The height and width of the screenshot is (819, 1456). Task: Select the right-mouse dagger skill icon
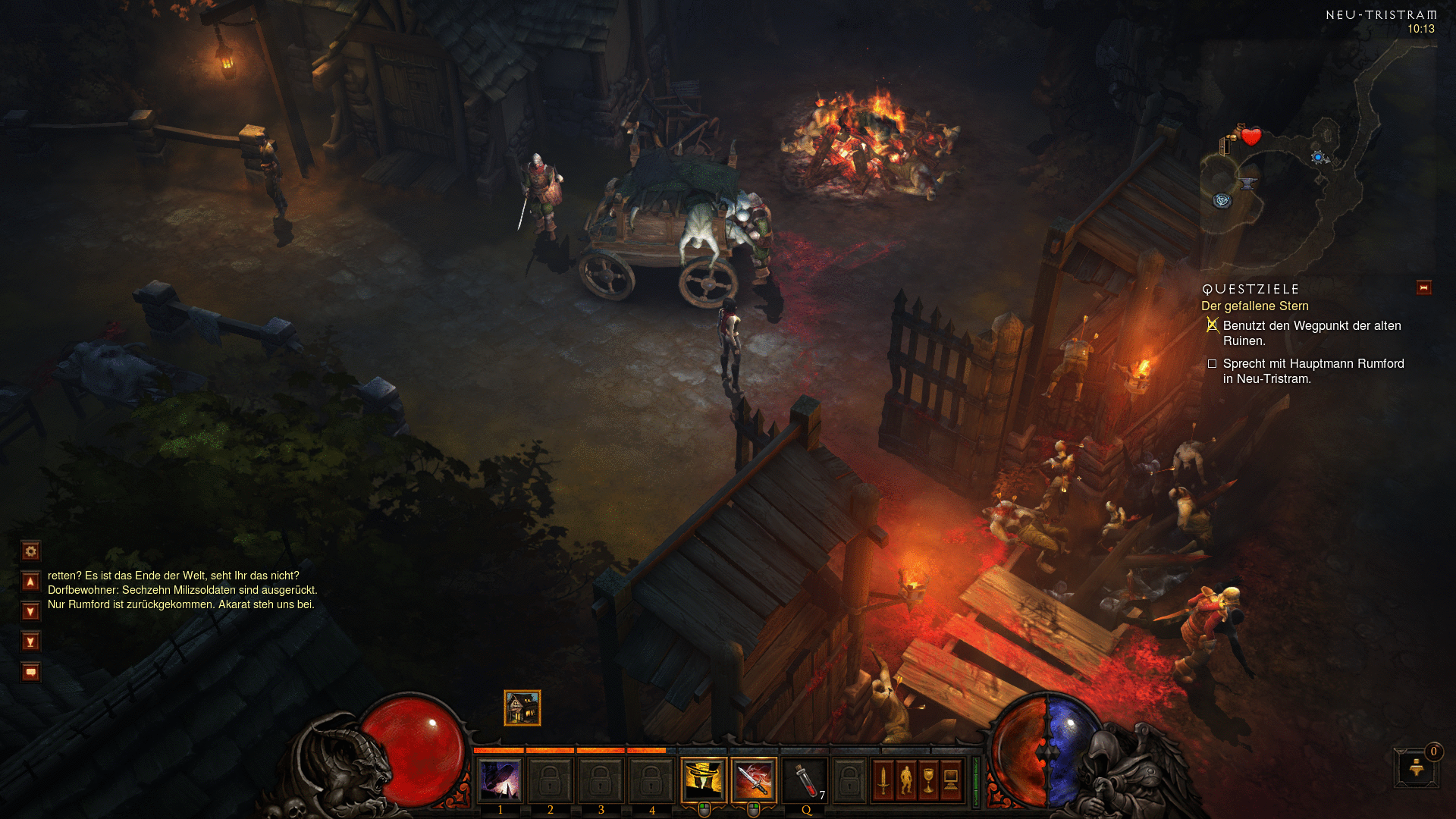[754, 780]
